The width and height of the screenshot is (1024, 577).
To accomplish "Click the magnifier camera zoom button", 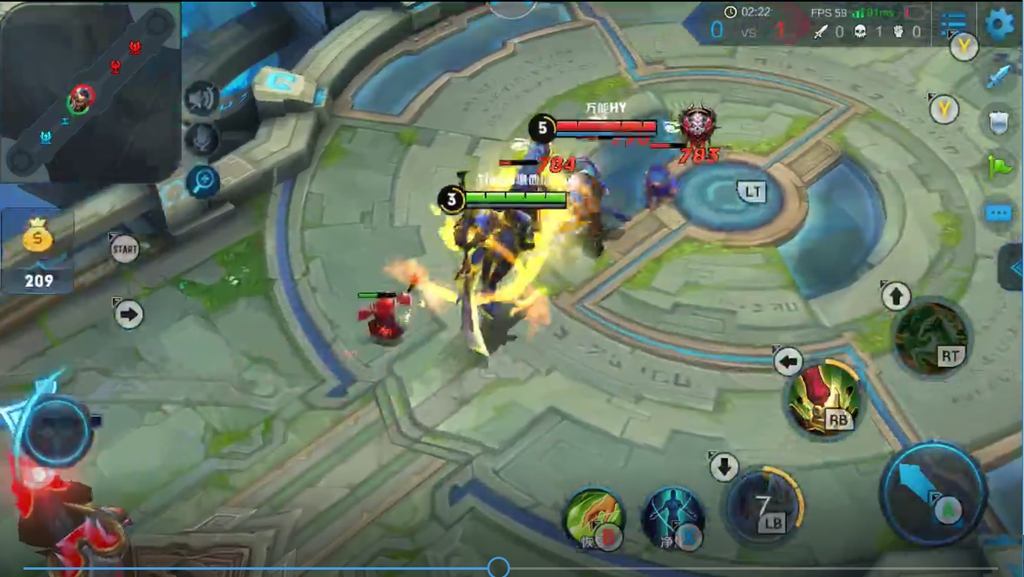I will (x=203, y=181).
